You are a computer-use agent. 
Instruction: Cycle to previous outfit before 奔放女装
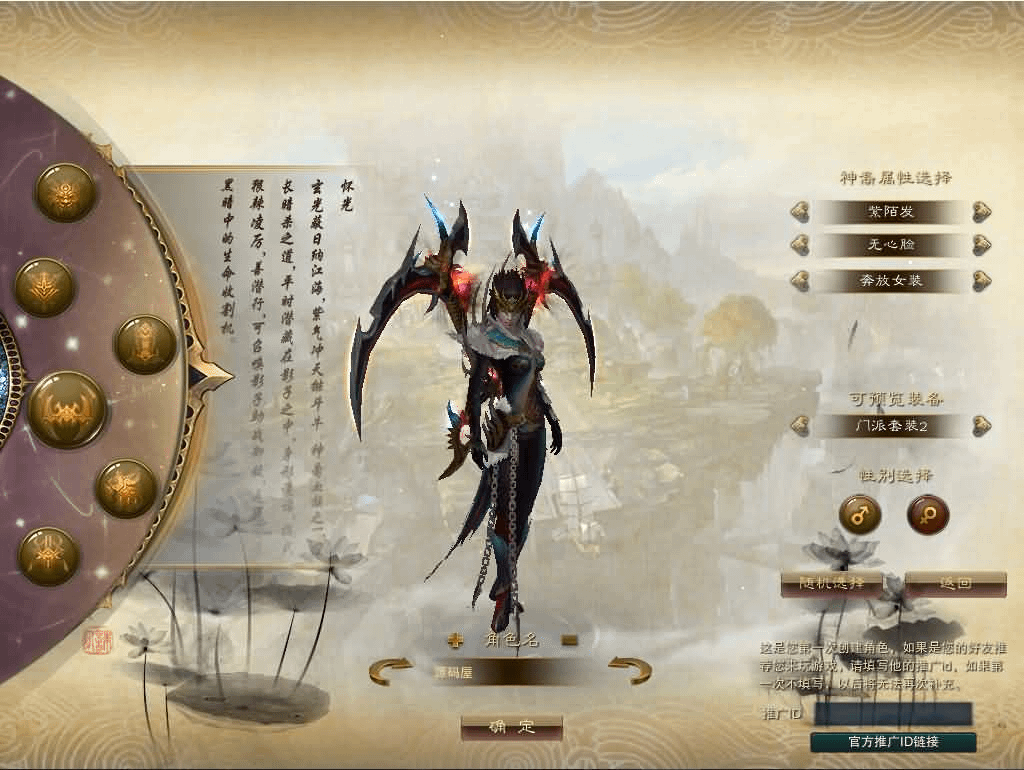[x=799, y=280]
